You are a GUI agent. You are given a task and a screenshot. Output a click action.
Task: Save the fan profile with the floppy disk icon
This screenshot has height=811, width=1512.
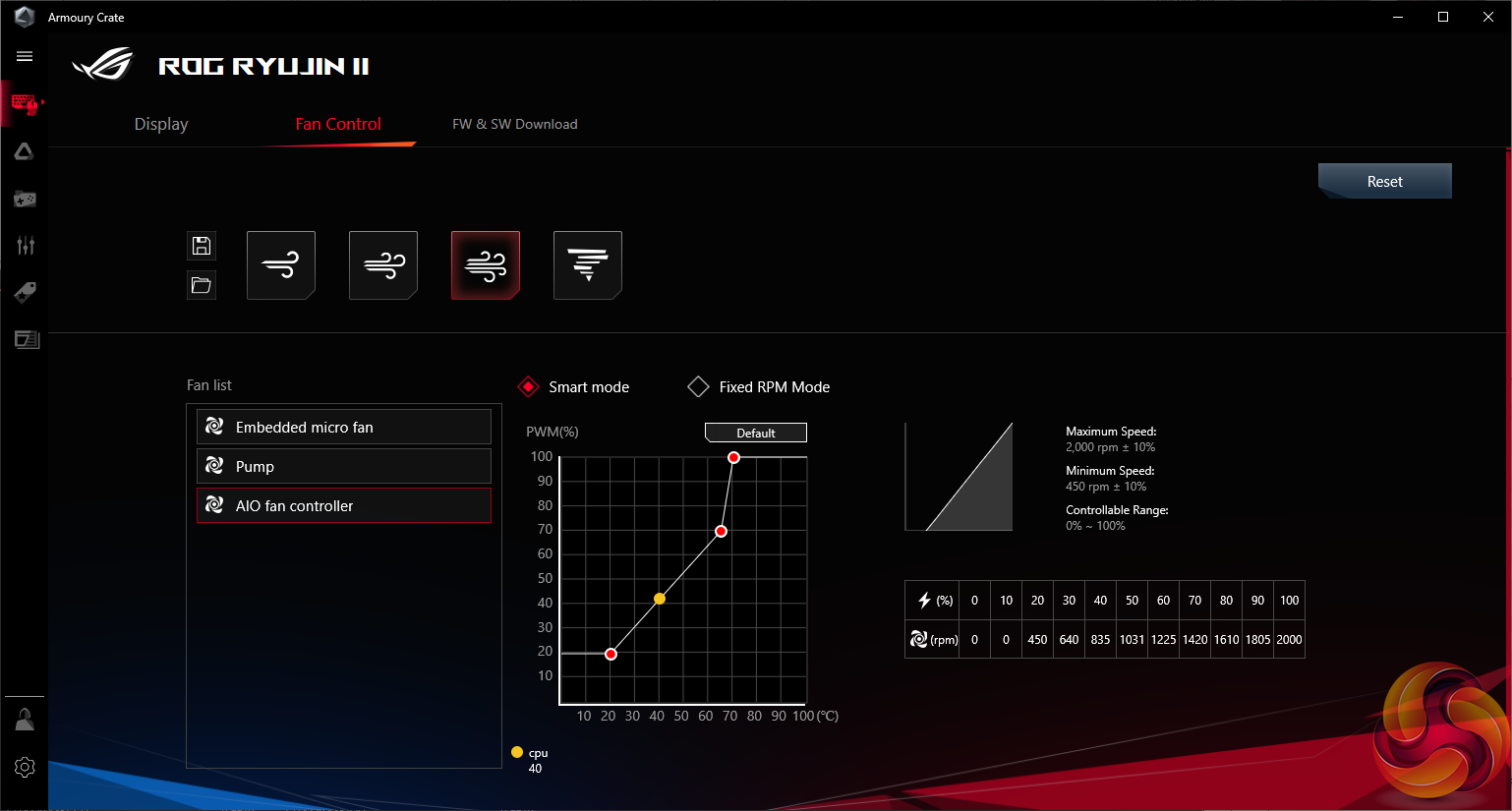click(x=202, y=246)
